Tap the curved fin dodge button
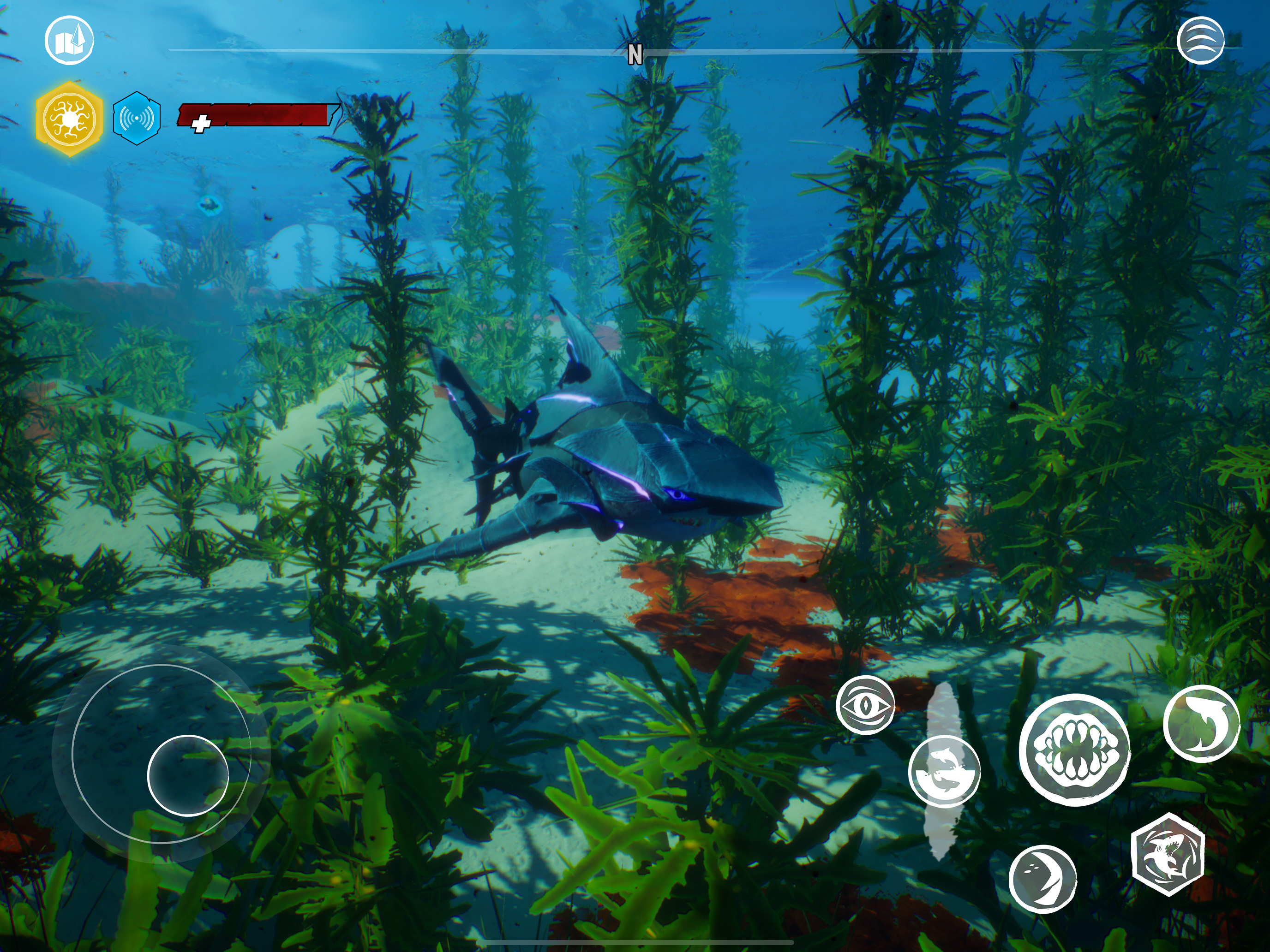This screenshot has width=1270, height=952. pos(1042,879)
